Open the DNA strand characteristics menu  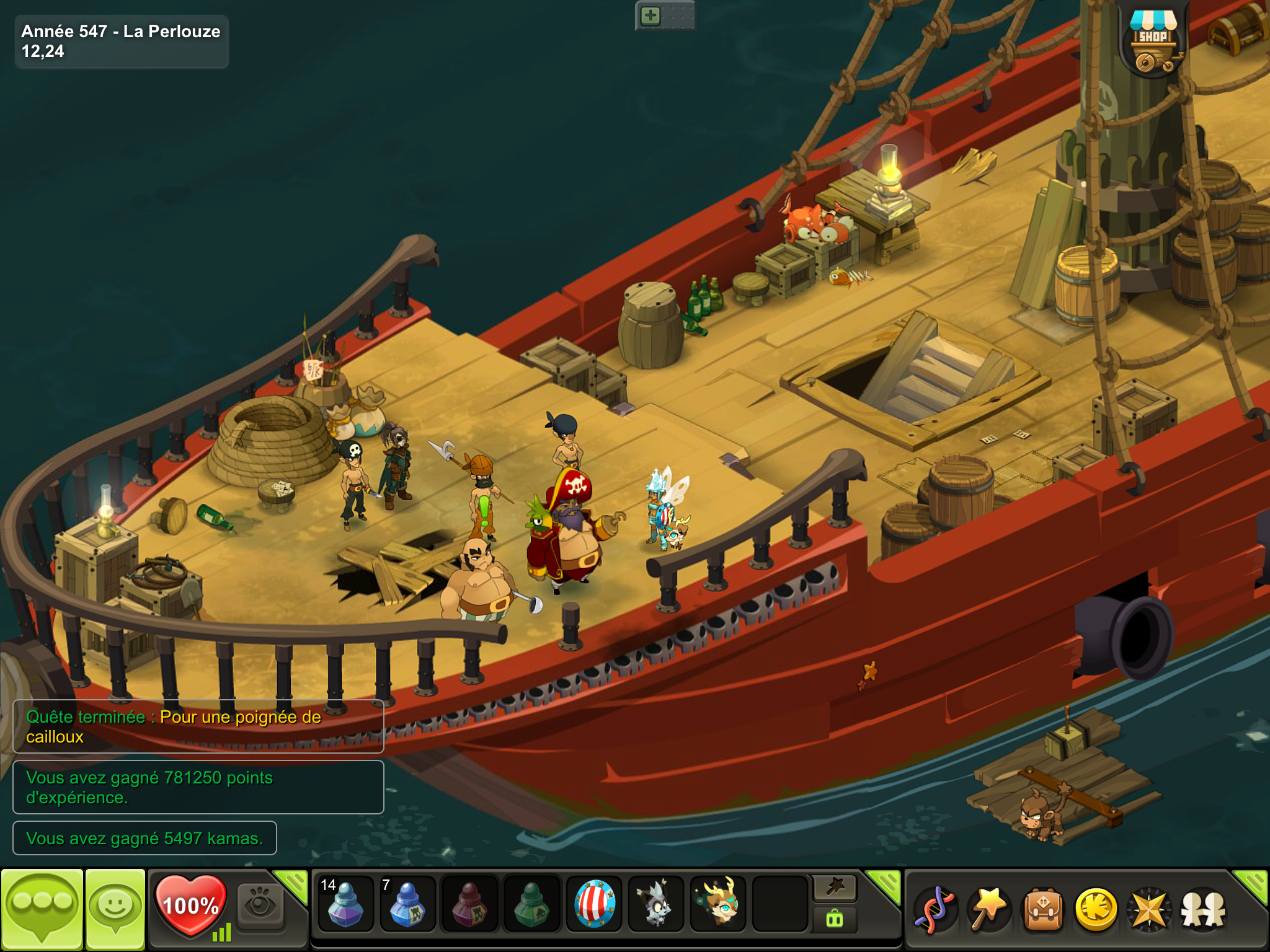point(935,910)
